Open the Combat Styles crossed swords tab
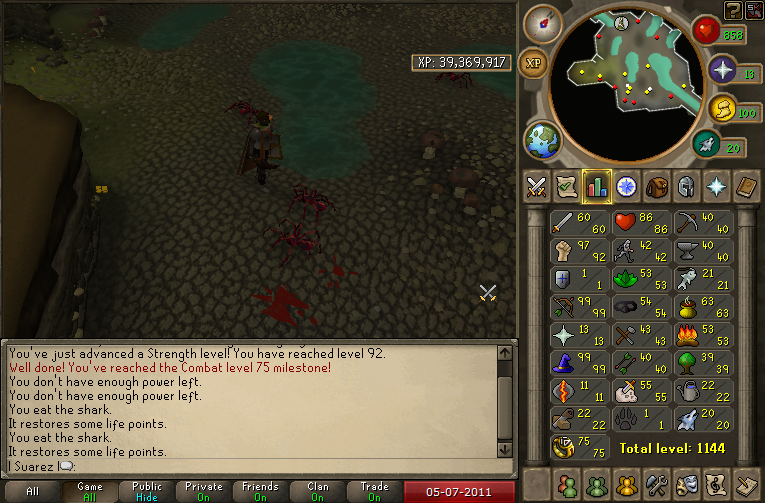This screenshot has height=503, width=765. pyautogui.click(x=537, y=187)
